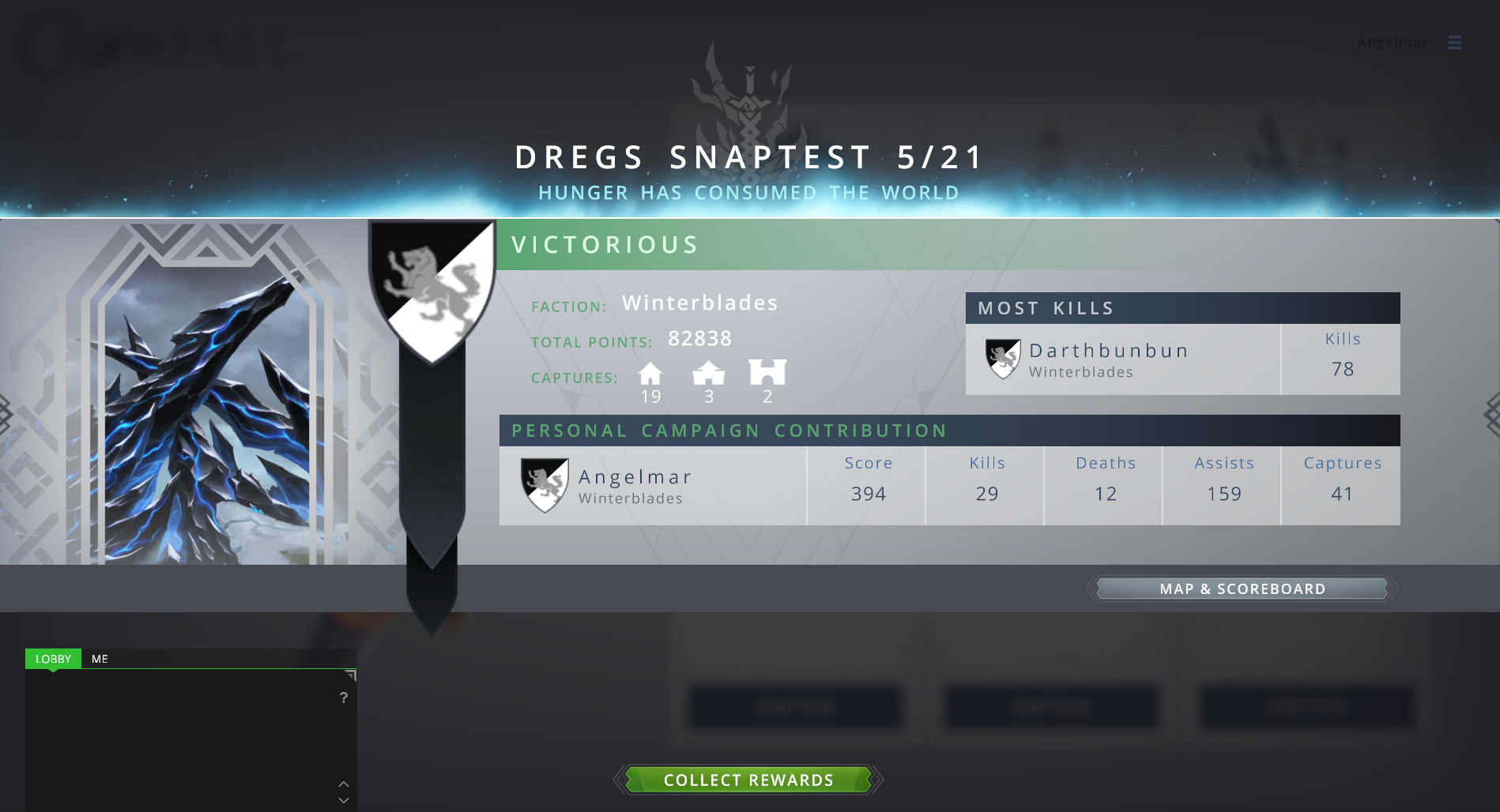1500x812 pixels.
Task: Click the chat window resize corner
Action: click(x=351, y=675)
